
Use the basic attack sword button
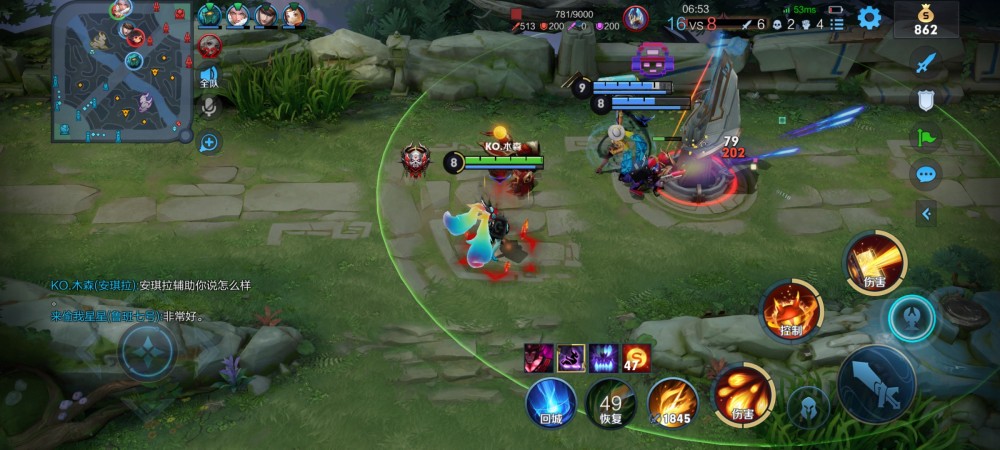(875, 384)
